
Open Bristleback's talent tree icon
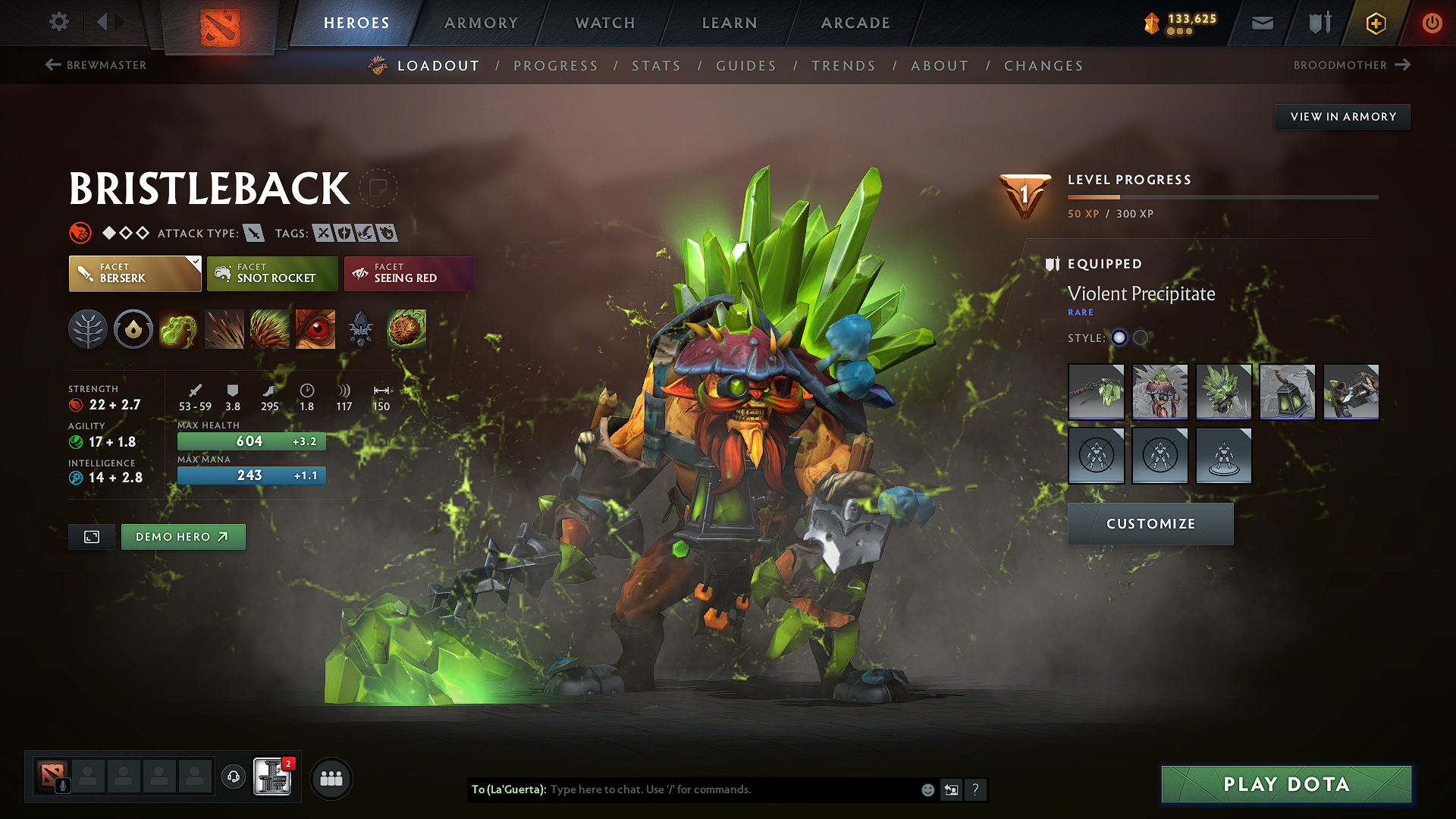pyautogui.click(x=88, y=329)
